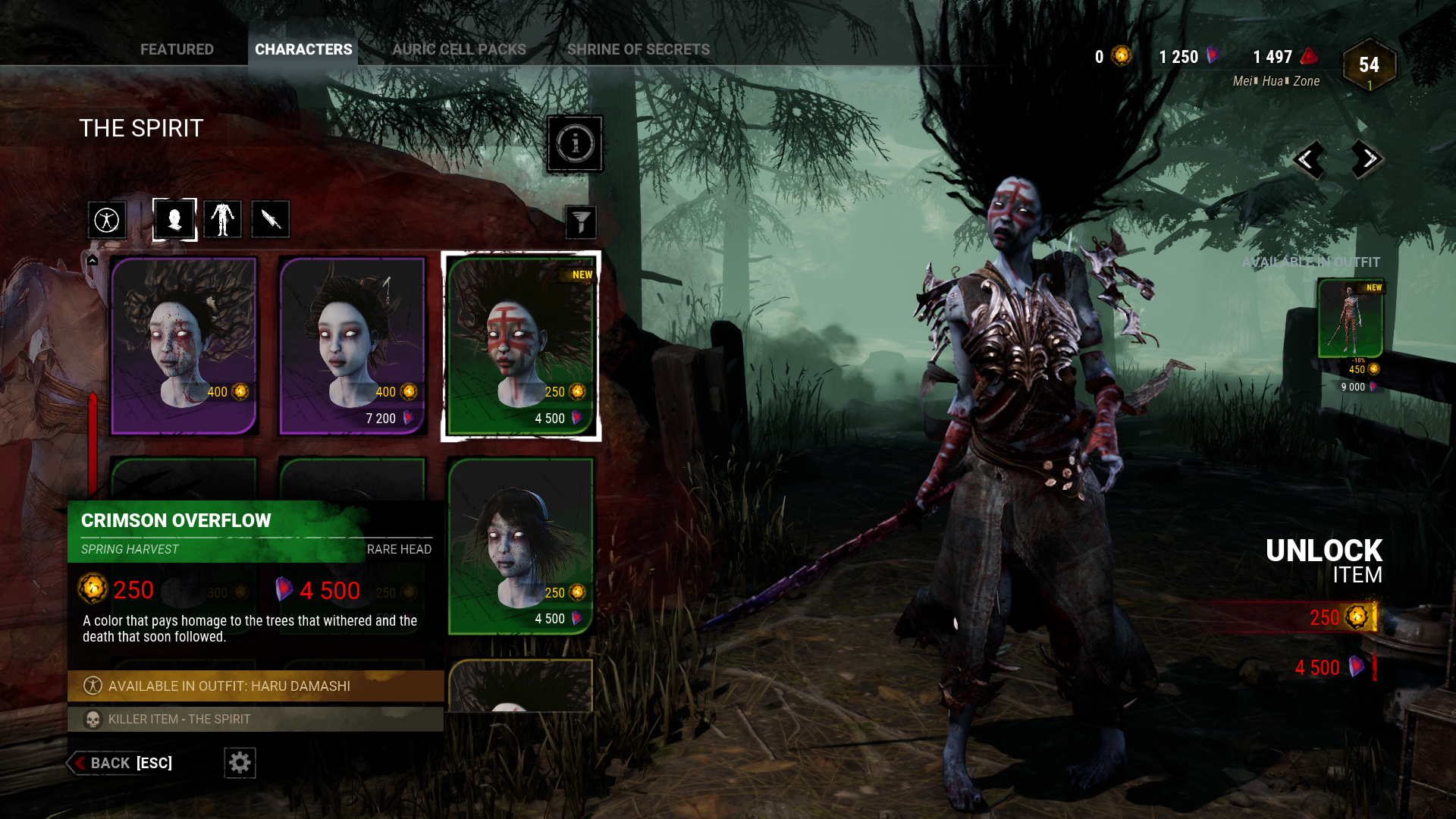Image resolution: width=1456 pixels, height=819 pixels.
Task: Switch to the Auric Cell Packs tab
Action: [459, 49]
